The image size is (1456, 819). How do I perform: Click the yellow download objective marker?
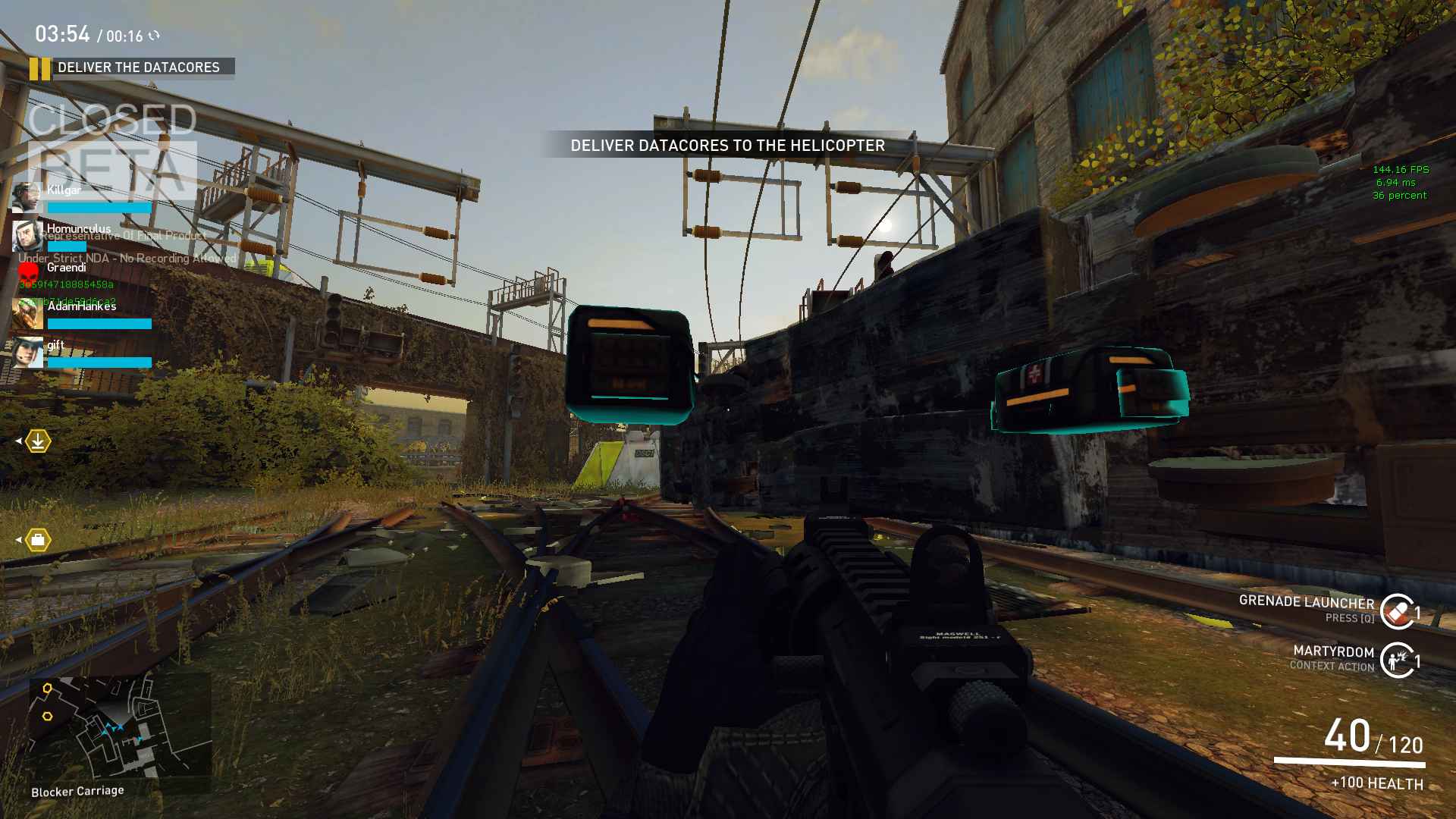pyautogui.click(x=37, y=441)
